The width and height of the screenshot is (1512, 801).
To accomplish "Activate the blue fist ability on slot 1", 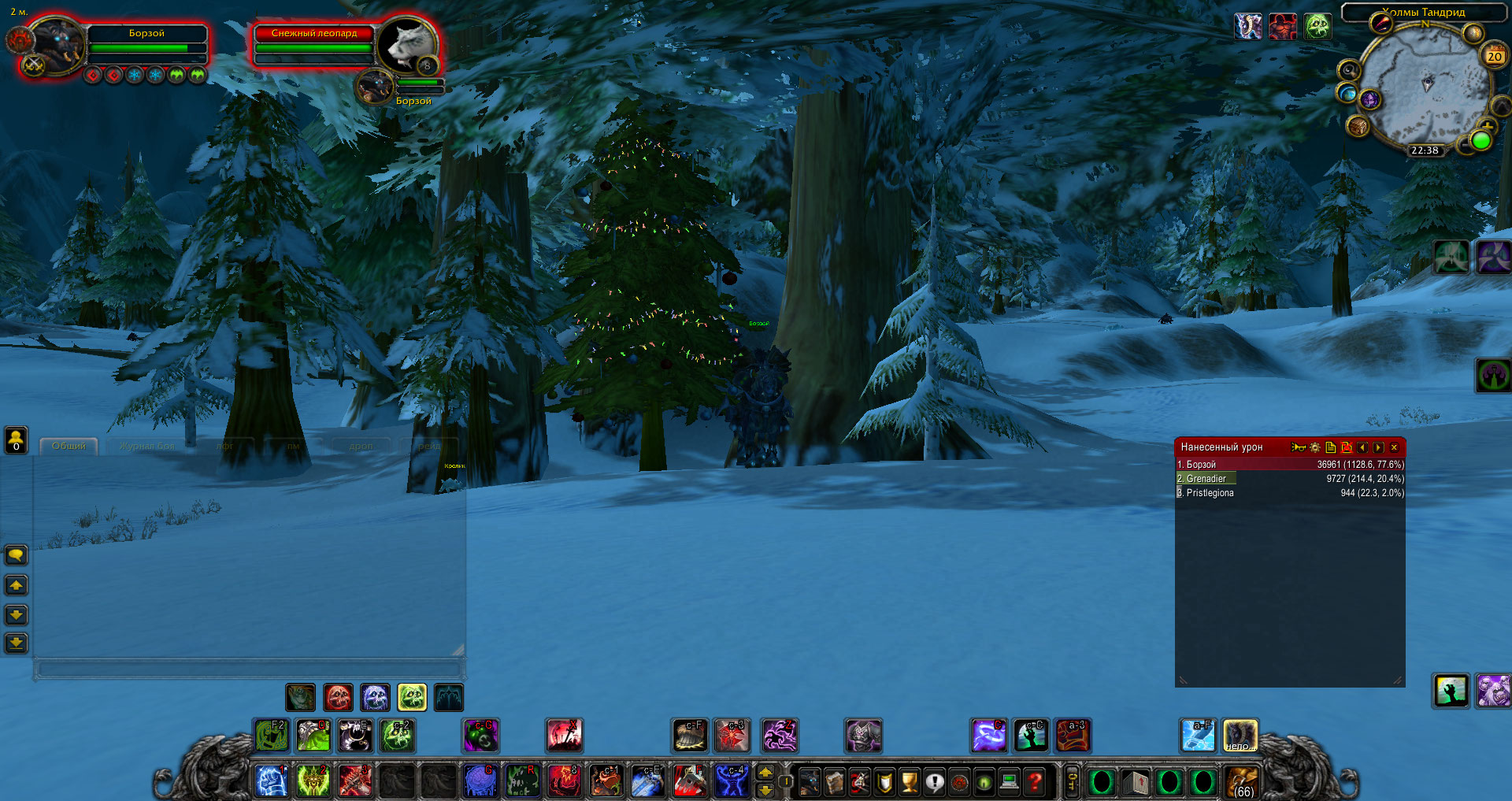I will coord(272,781).
